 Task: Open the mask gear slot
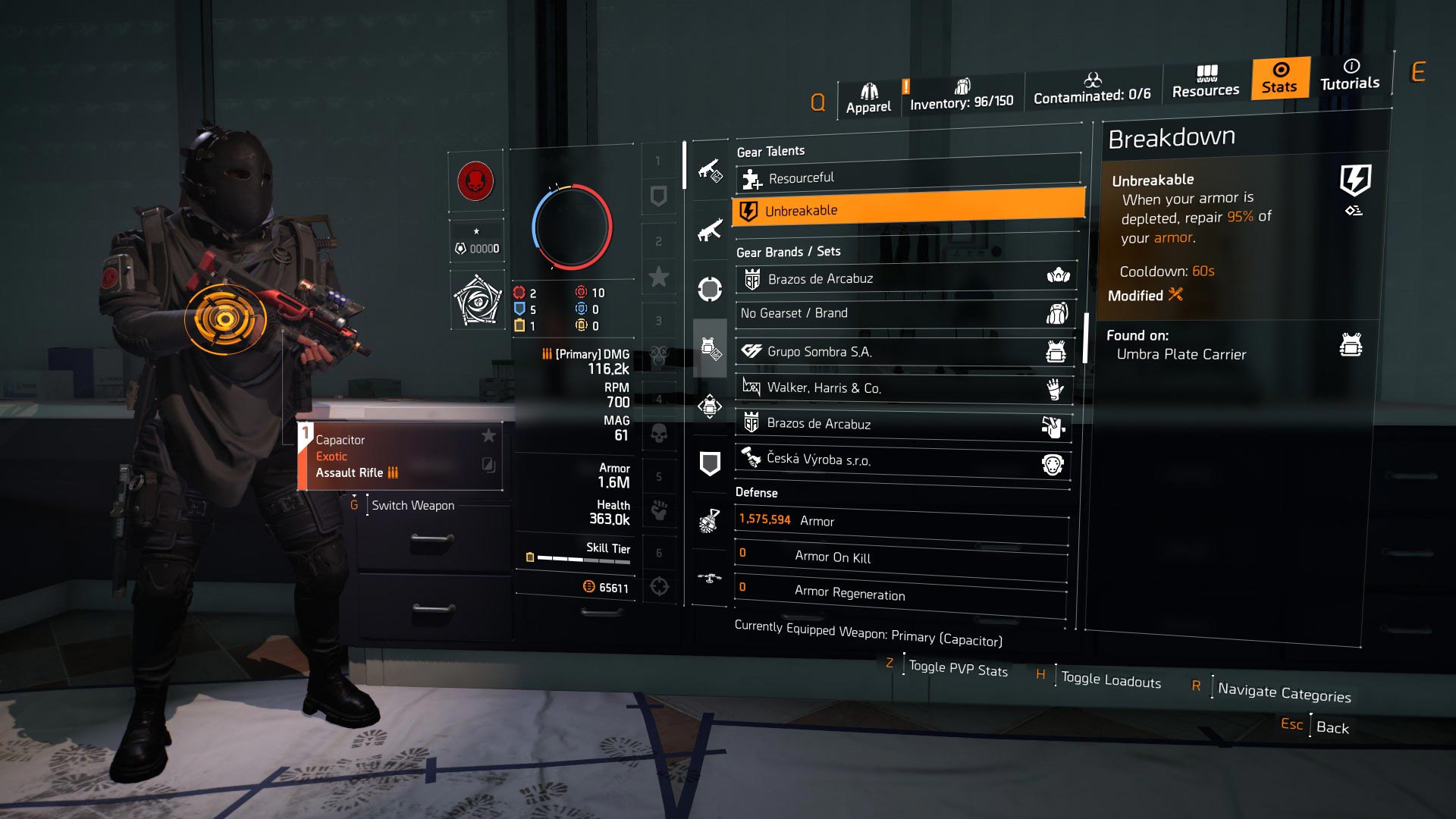pos(710,287)
